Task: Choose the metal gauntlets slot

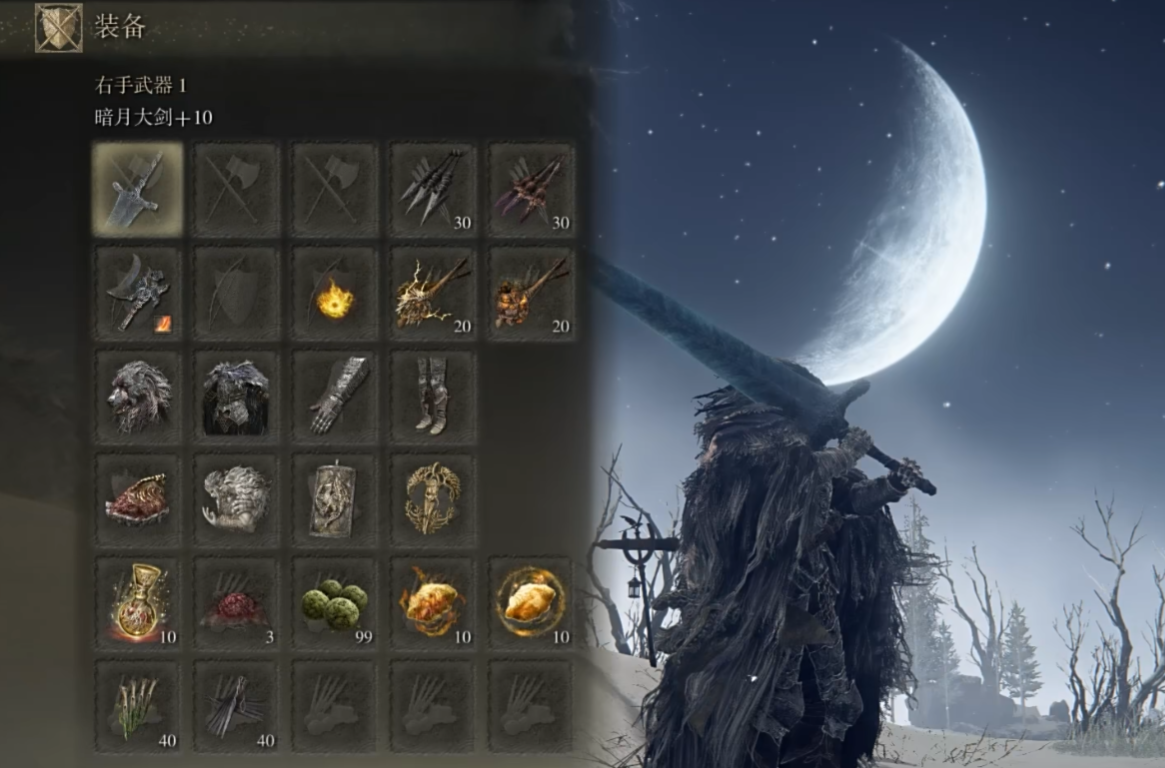Action: 335,396
